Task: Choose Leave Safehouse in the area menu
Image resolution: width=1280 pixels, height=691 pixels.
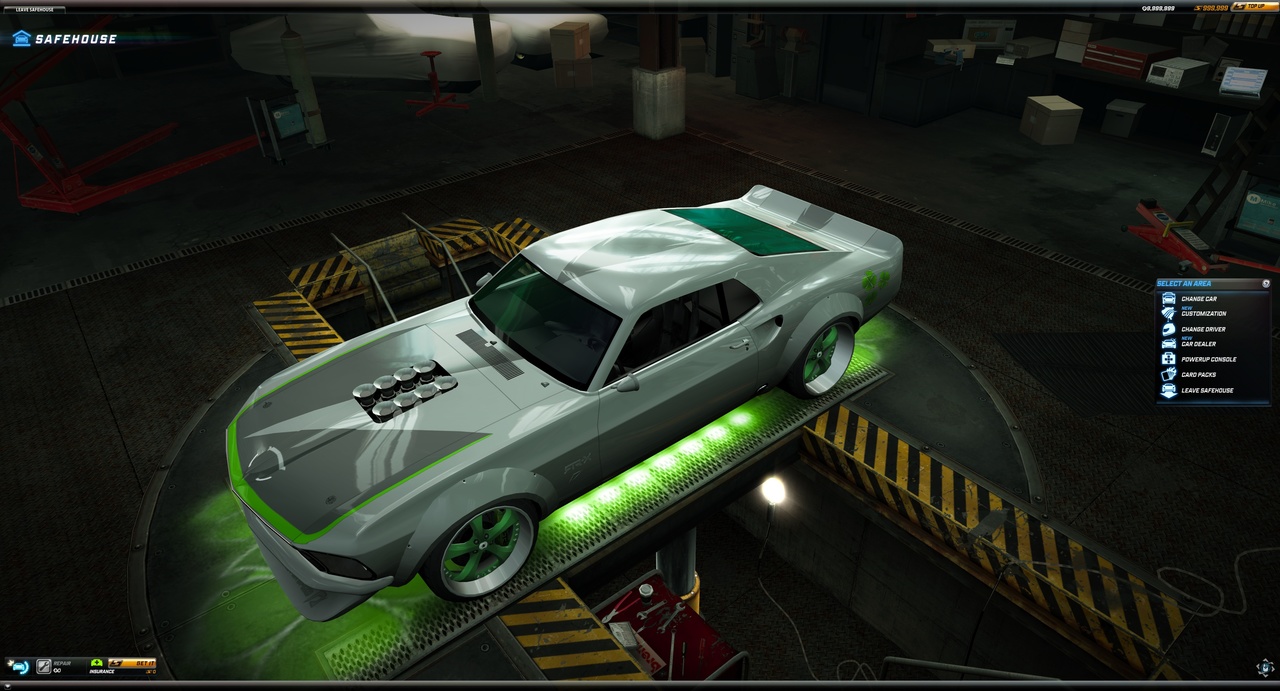Action: [1206, 390]
